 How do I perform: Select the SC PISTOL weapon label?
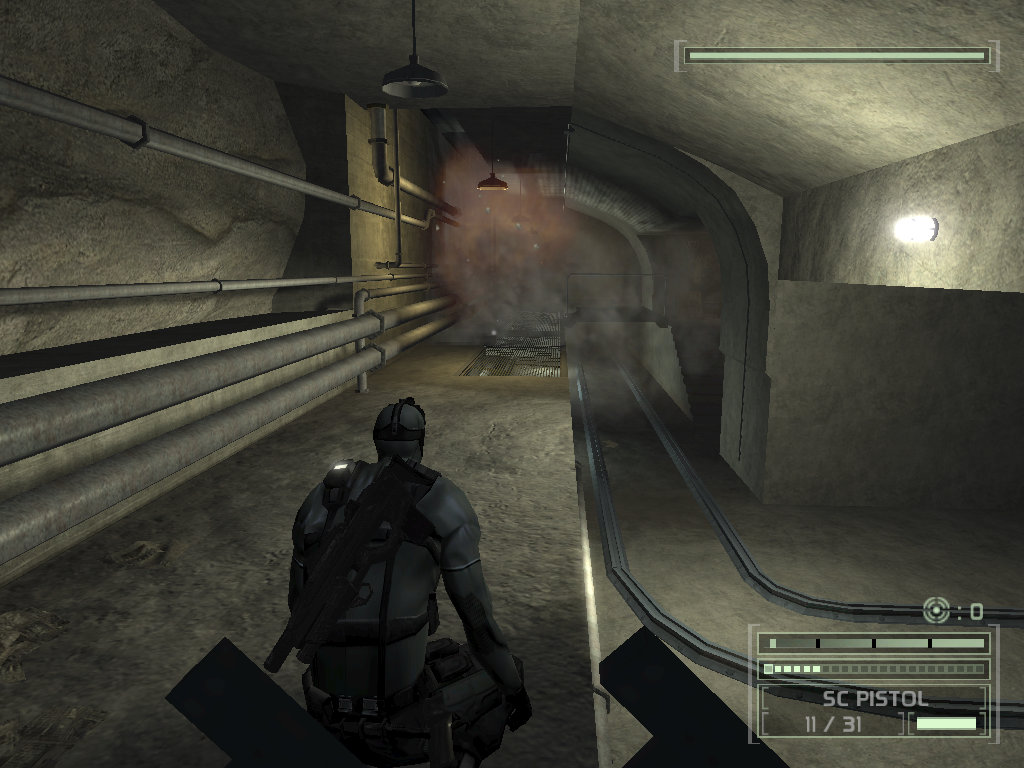pos(875,698)
